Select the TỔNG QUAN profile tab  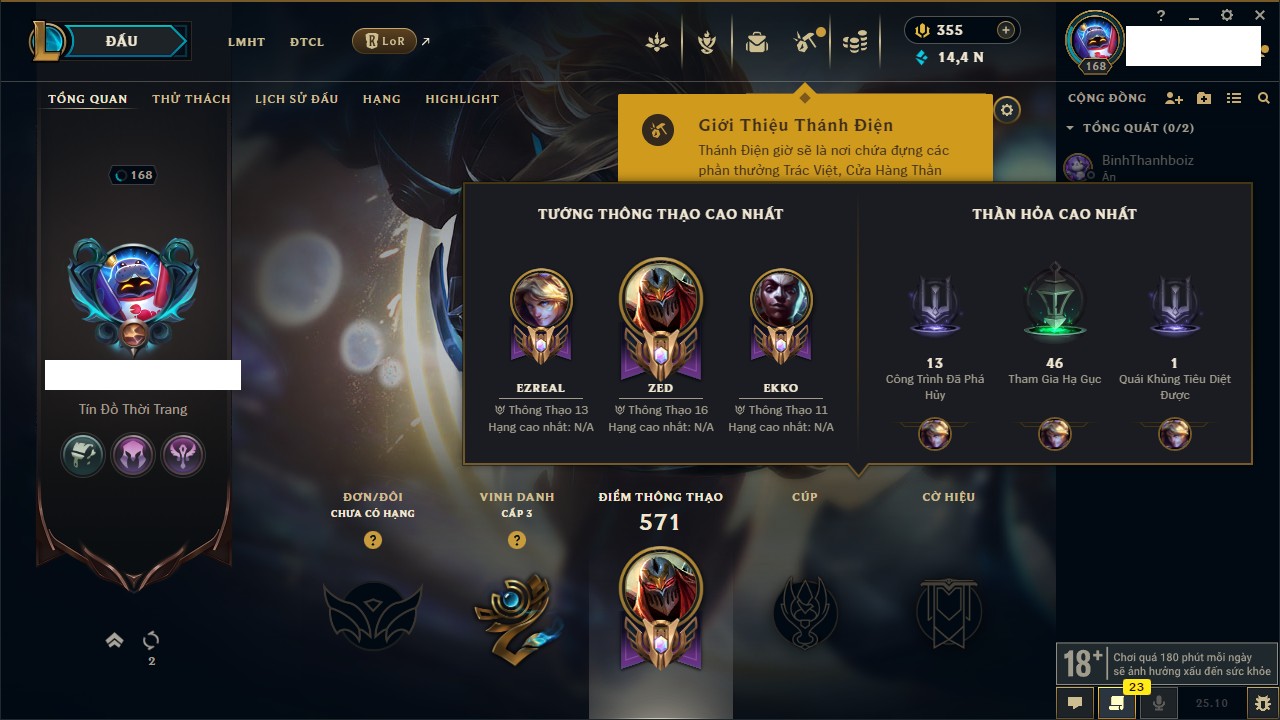click(88, 99)
